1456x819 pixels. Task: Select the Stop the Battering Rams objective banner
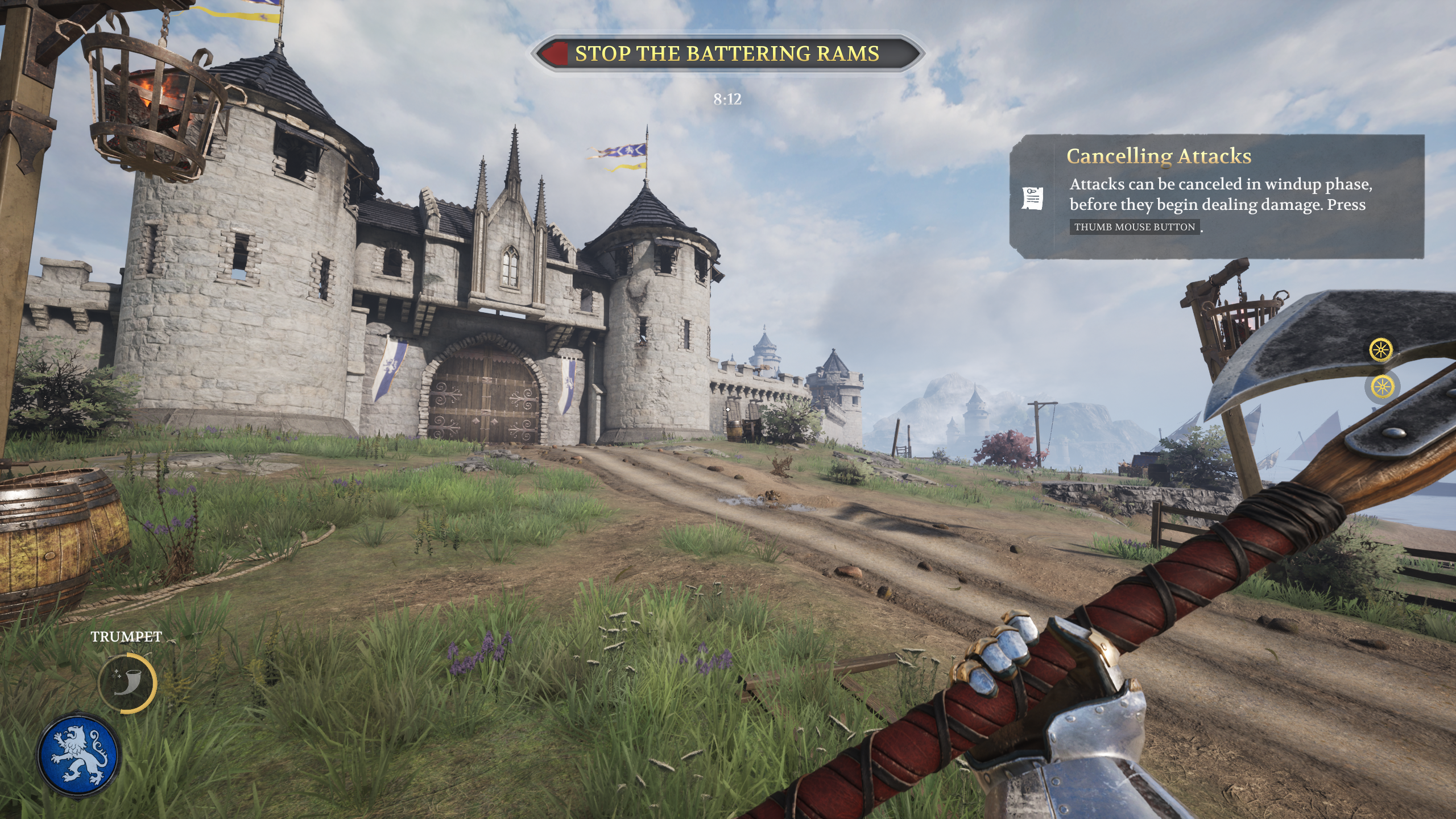[x=727, y=53]
